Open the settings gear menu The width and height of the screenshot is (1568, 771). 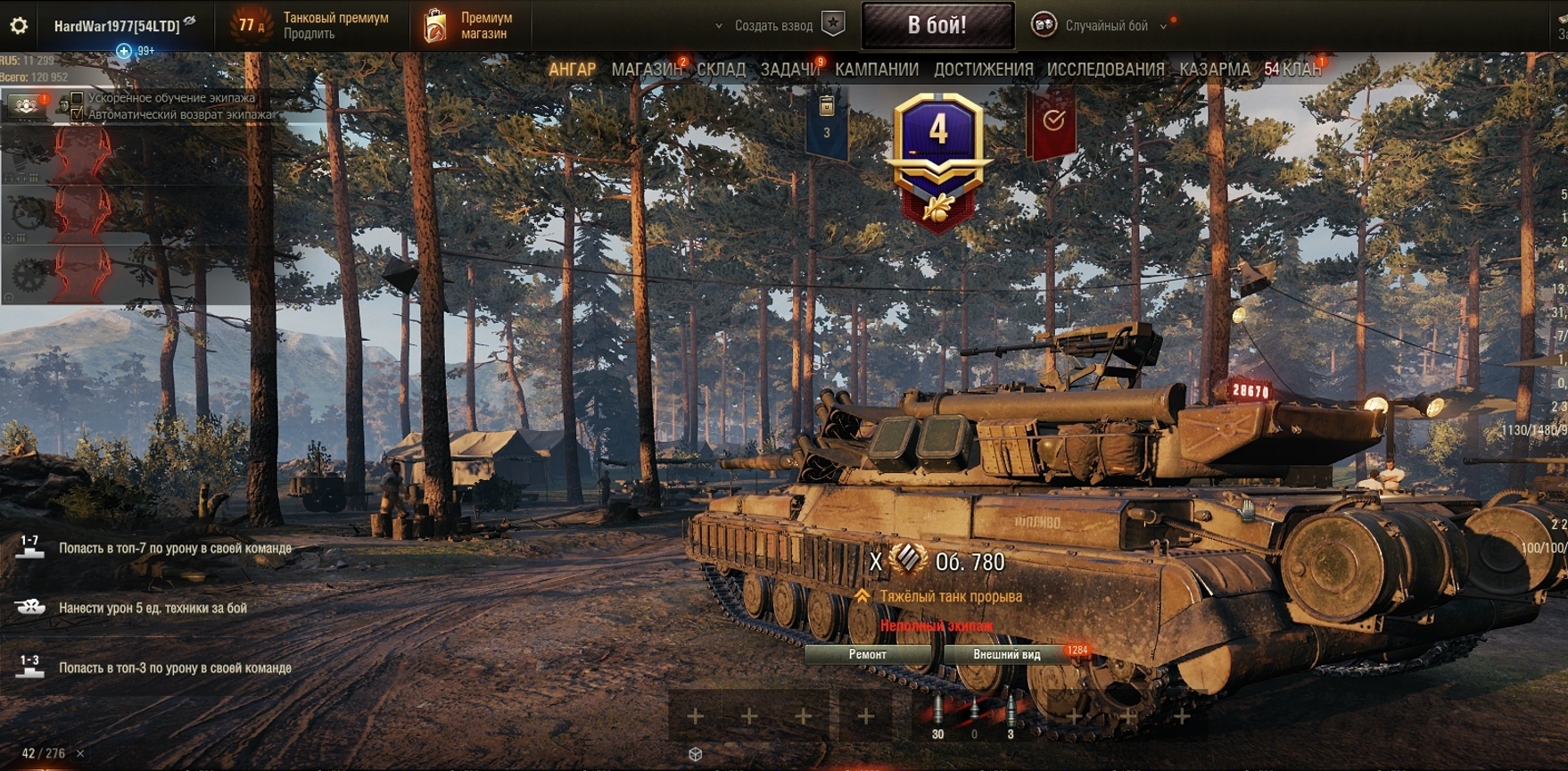18,26
